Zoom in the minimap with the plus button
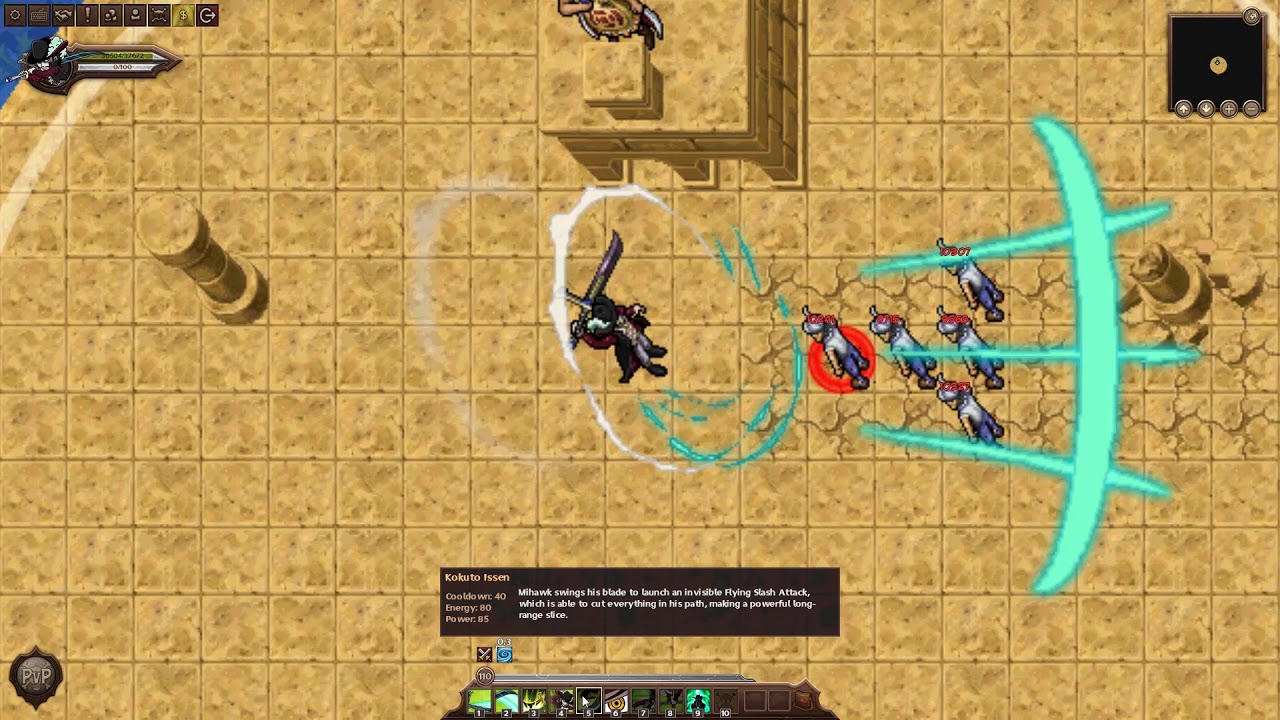This screenshot has height=720, width=1280. [x=1227, y=108]
